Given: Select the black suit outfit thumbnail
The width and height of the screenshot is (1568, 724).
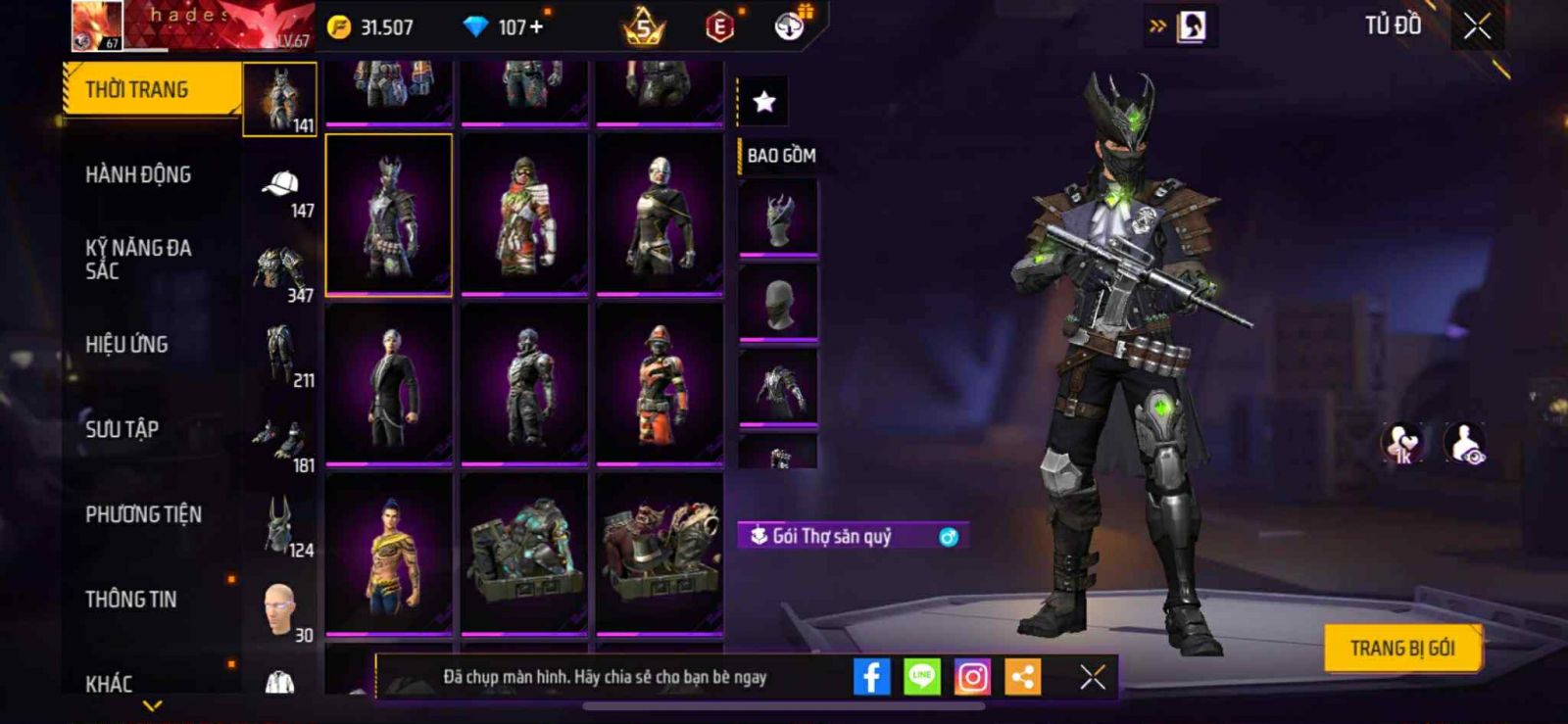Looking at the screenshot, I should click(389, 384).
